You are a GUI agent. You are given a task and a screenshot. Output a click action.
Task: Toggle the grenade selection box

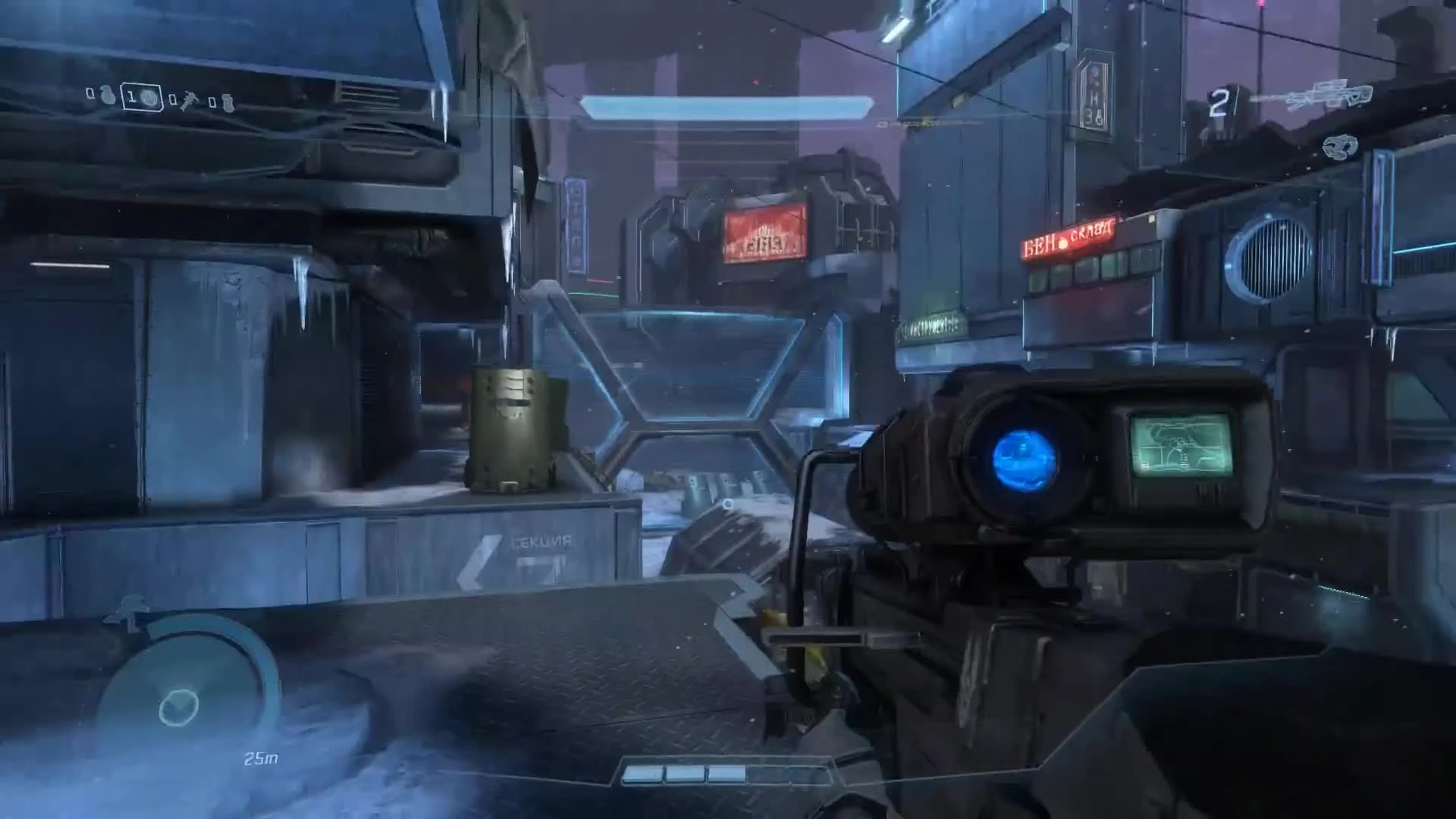click(142, 96)
